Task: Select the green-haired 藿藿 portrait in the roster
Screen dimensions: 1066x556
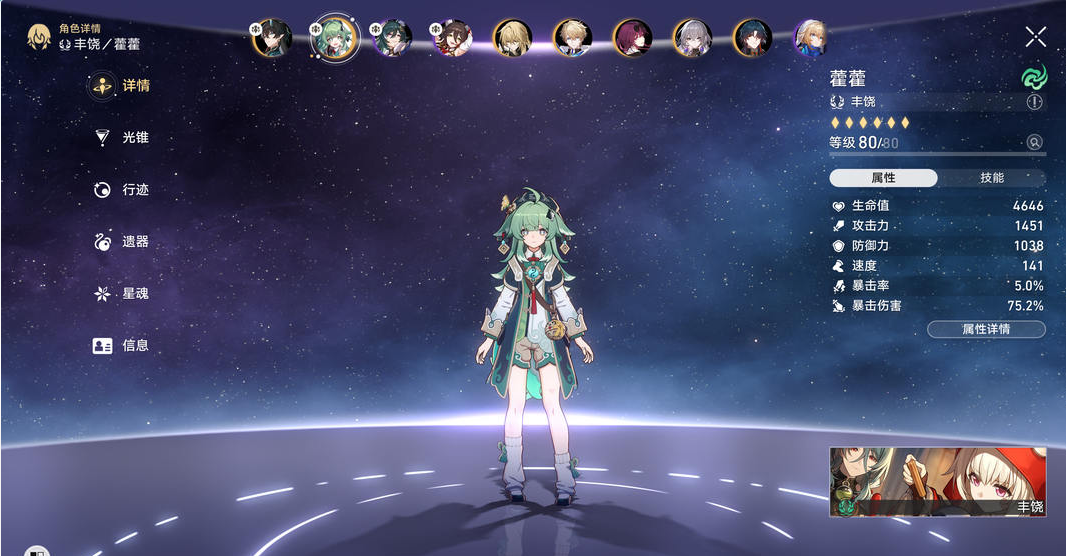Action: (x=333, y=38)
